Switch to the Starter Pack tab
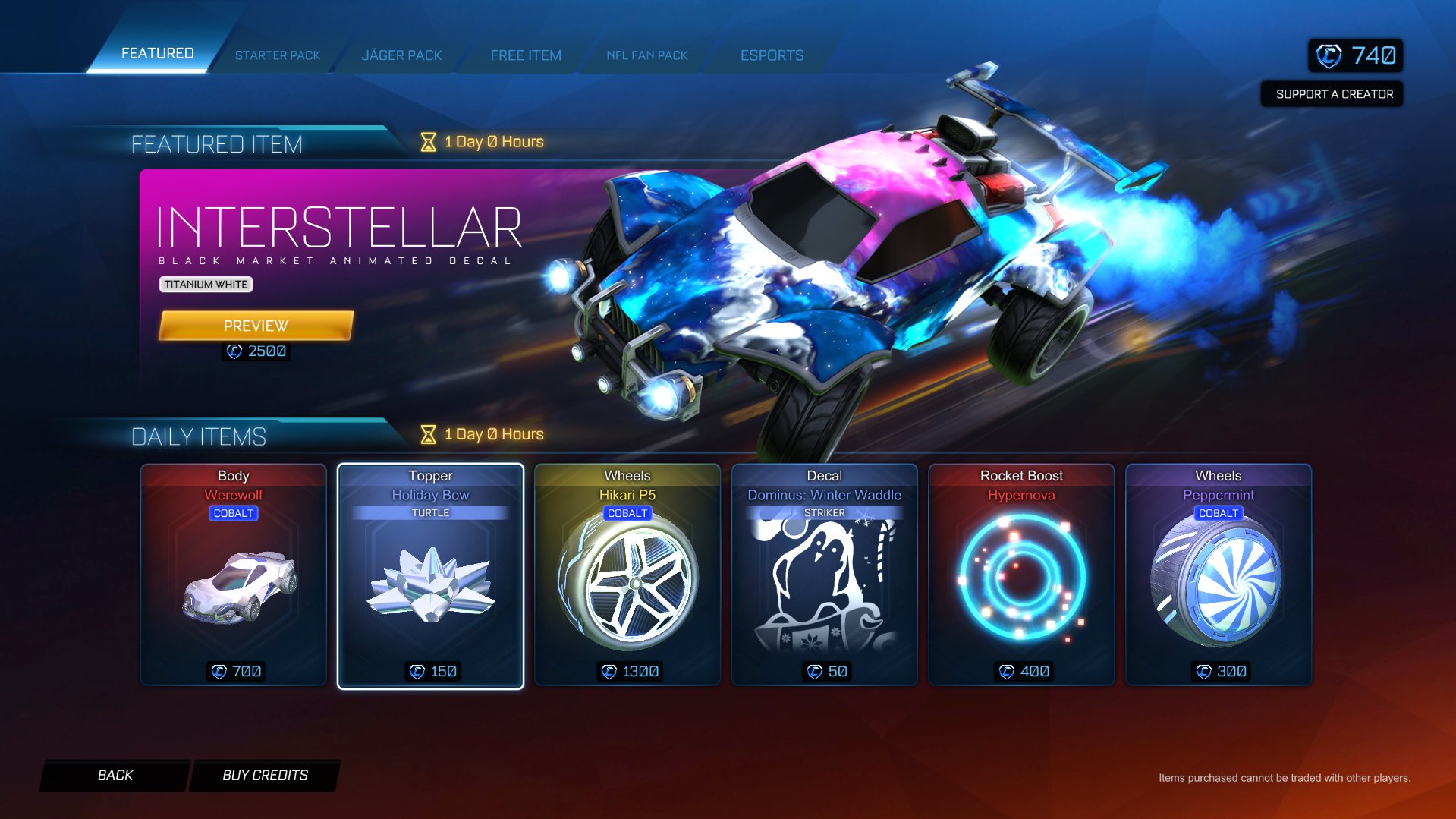Image resolution: width=1456 pixels, height=819 pixels. coord(278,55)
